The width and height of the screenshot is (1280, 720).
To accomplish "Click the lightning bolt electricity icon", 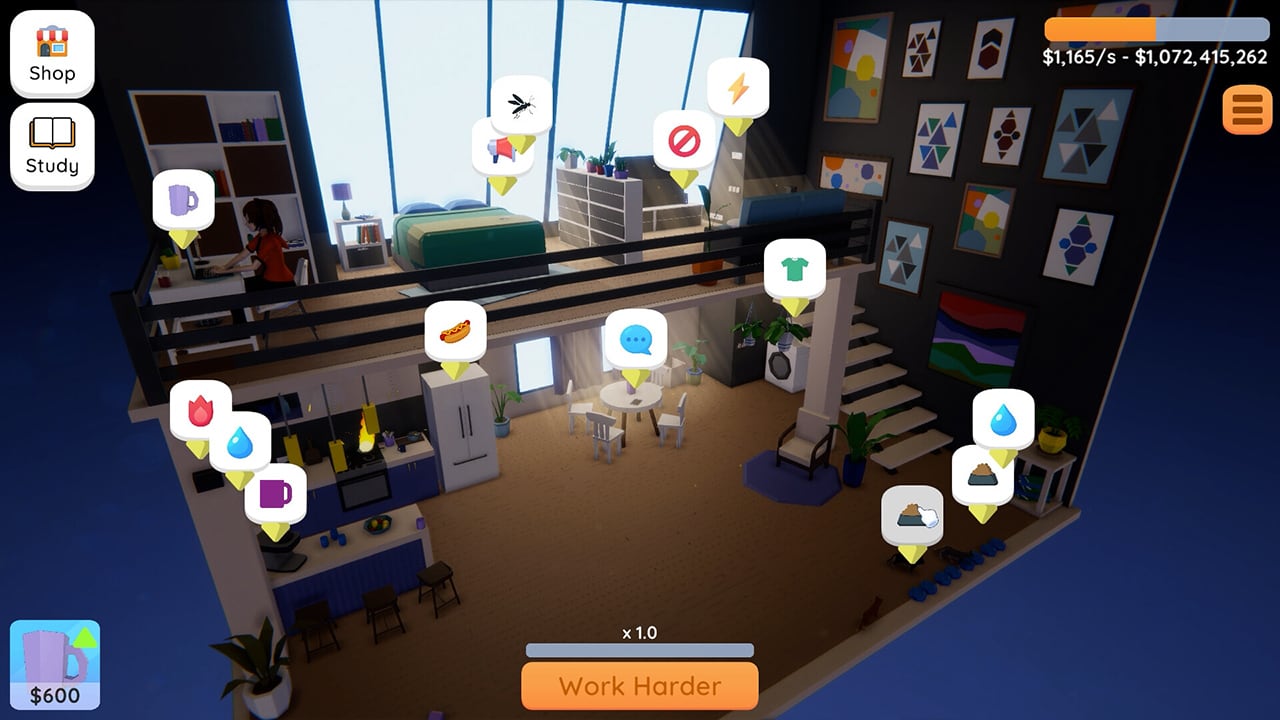I will click(737, 90).
